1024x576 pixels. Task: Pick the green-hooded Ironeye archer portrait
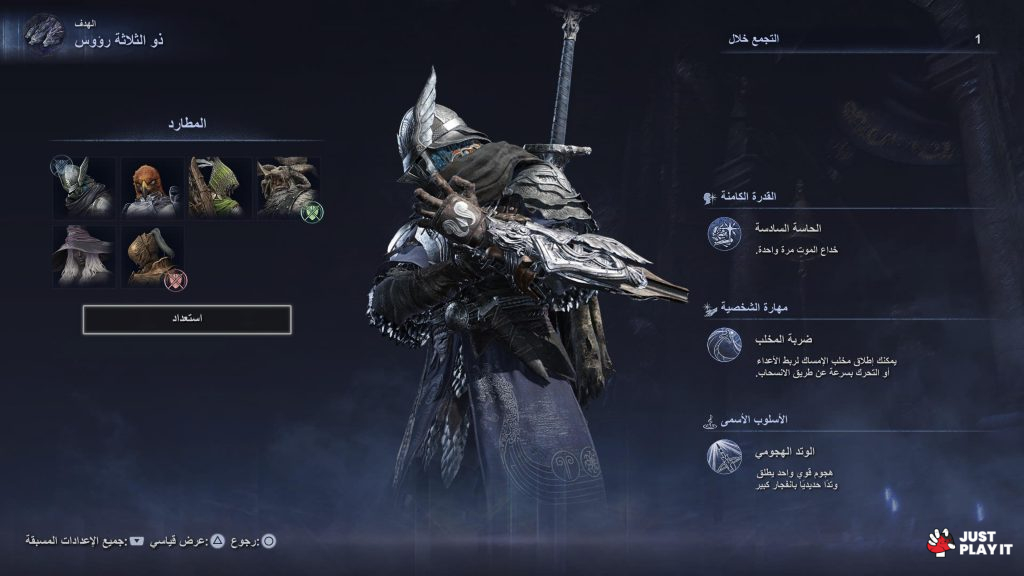pyautogui.click(x=219, y=187)
